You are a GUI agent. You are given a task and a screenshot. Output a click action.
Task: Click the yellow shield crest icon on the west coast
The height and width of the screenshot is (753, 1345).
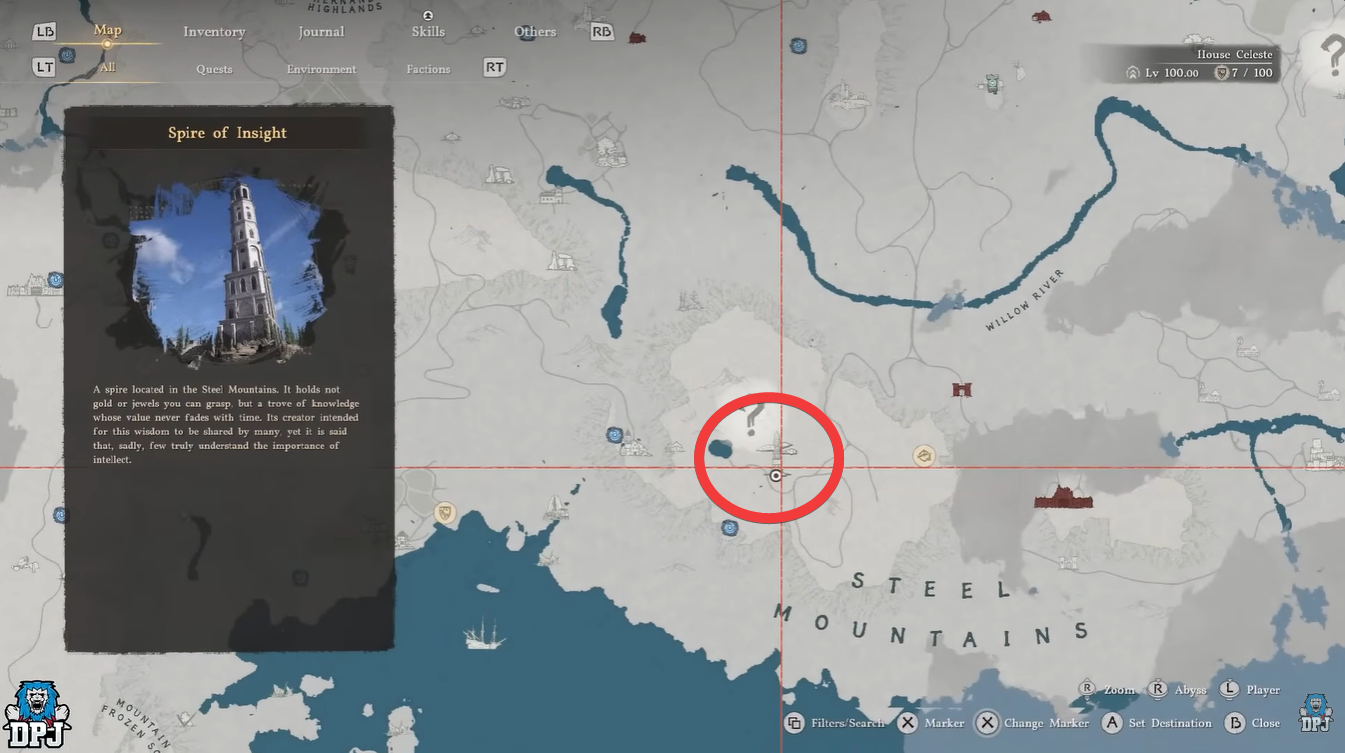[443, 514]
